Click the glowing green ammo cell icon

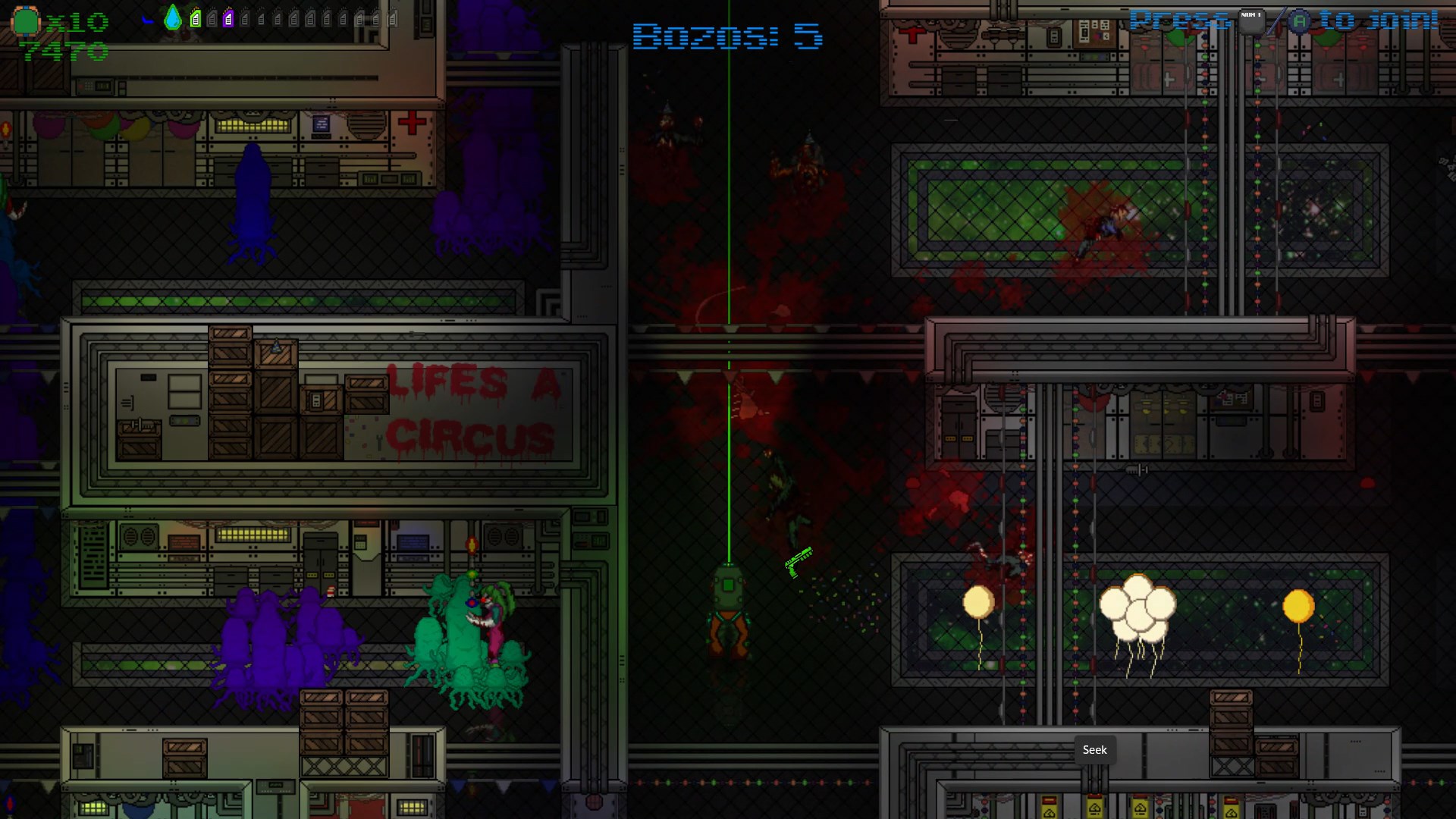point(196,19)
